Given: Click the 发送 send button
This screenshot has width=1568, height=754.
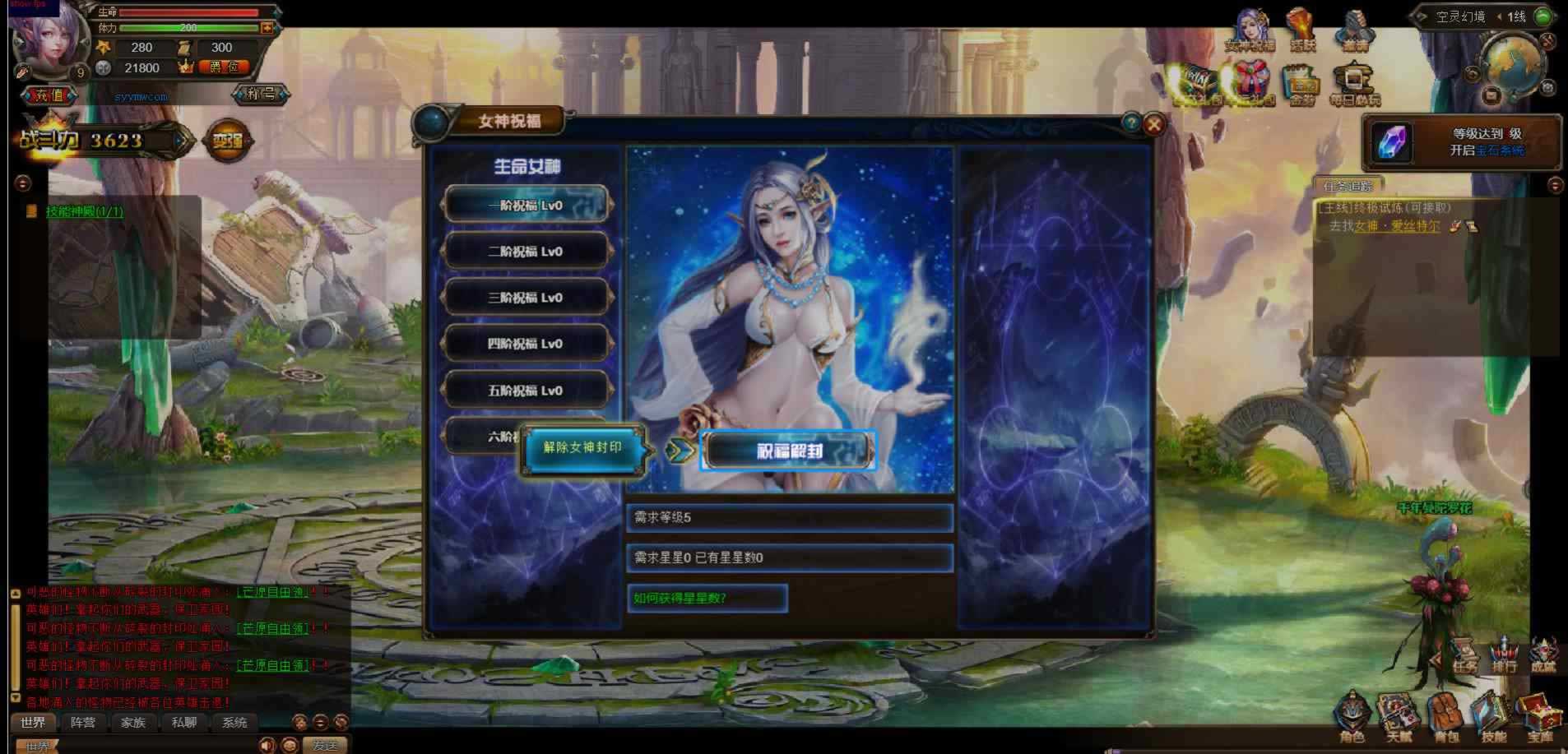Looking at the screenshot, I should pyautogui.click(x=325, y=745).
